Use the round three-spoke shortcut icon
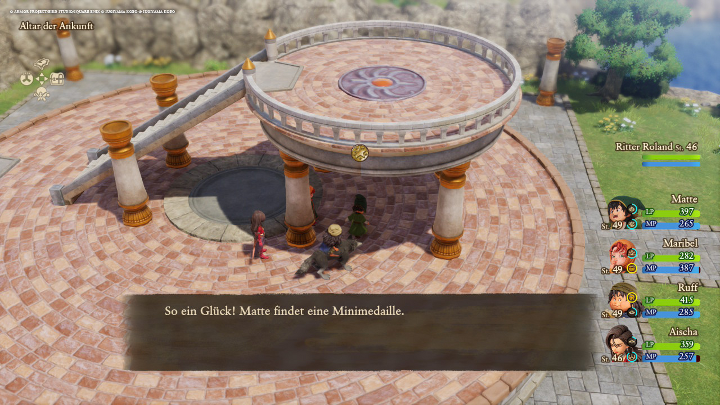Screen dimensions: 720x405 tap(27, 78)
